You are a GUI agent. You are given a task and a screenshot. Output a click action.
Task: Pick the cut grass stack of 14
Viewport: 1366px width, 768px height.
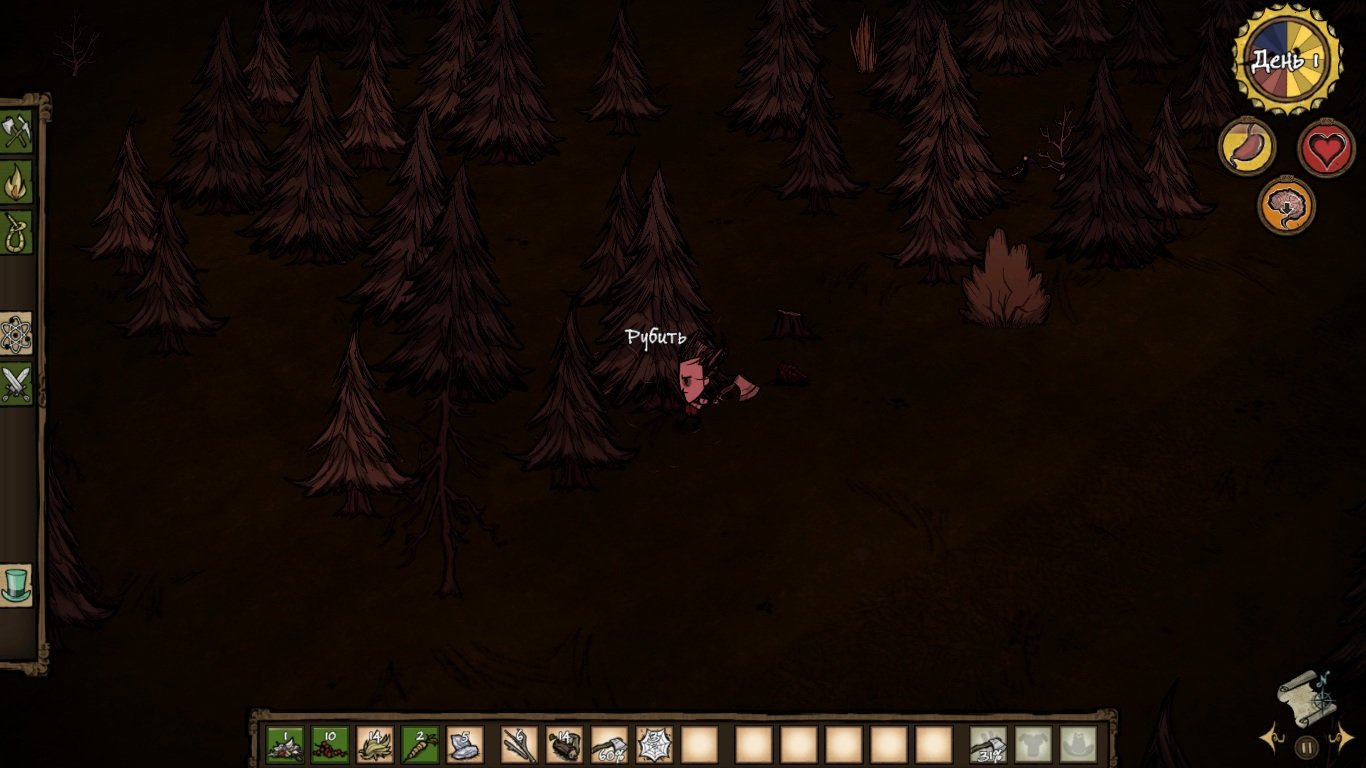coord(375,745)
